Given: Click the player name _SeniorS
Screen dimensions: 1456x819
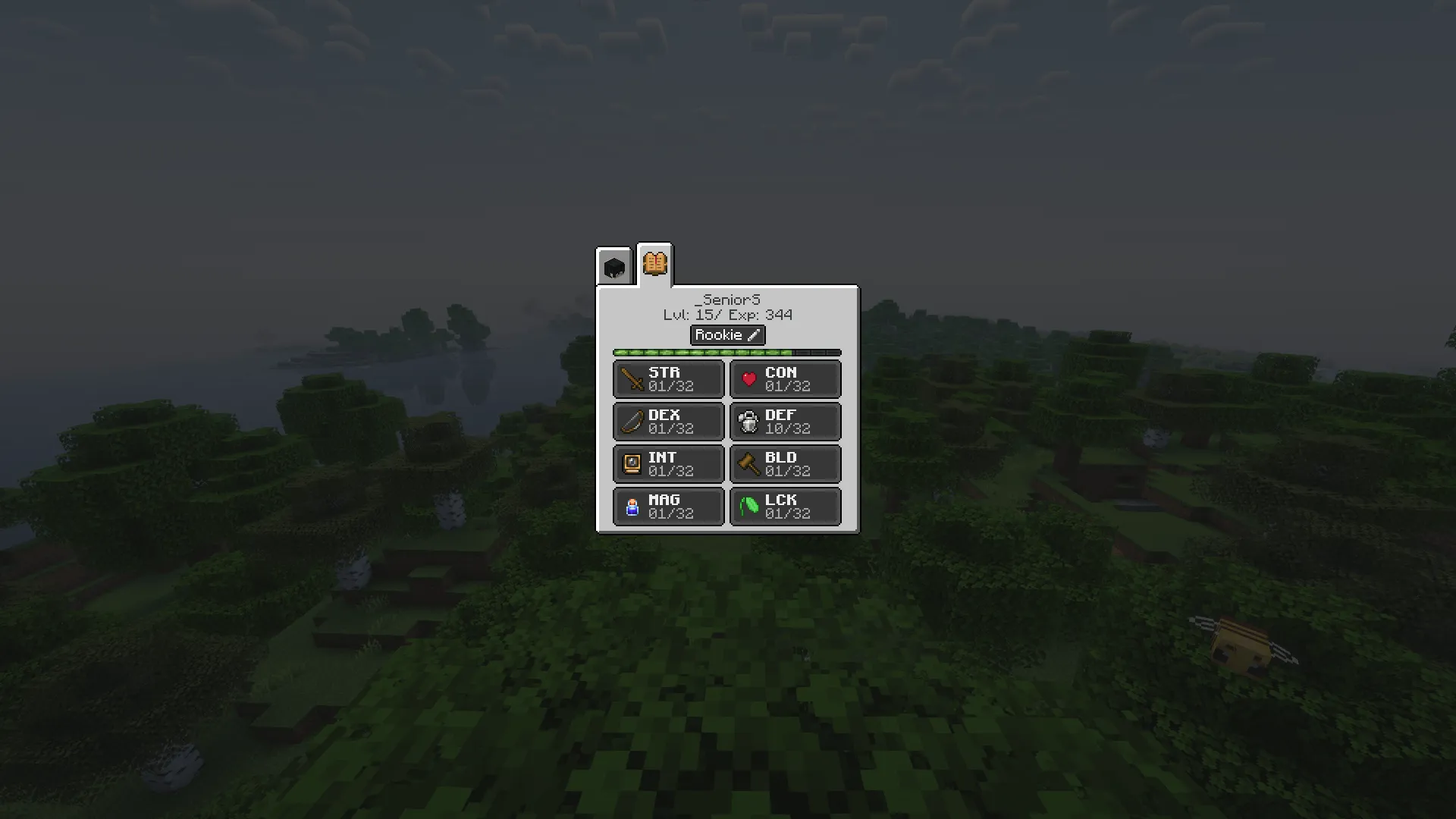Looking at the screenshot, I should tap(727, 299).
